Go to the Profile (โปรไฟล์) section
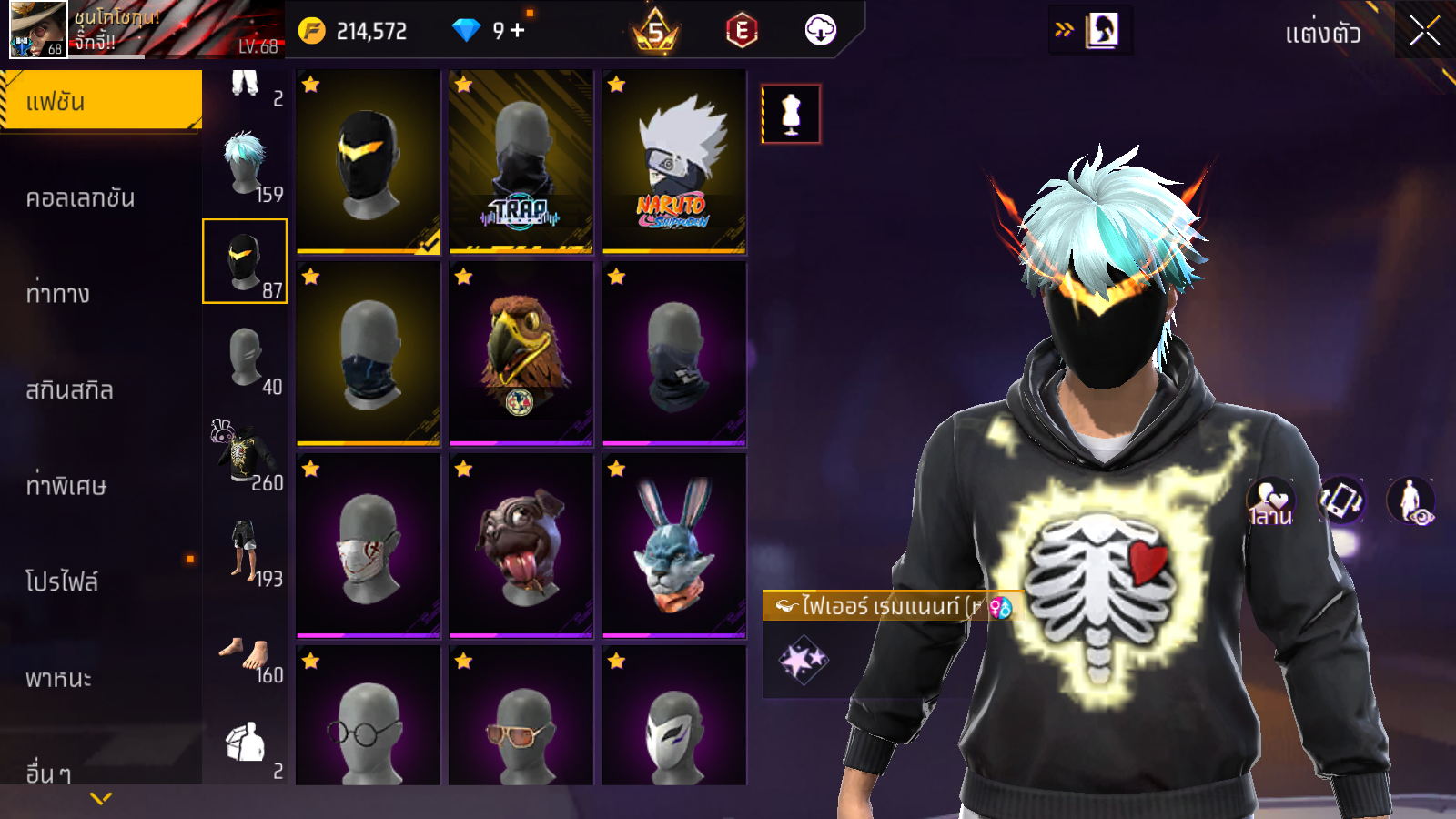 coord(62,582)
